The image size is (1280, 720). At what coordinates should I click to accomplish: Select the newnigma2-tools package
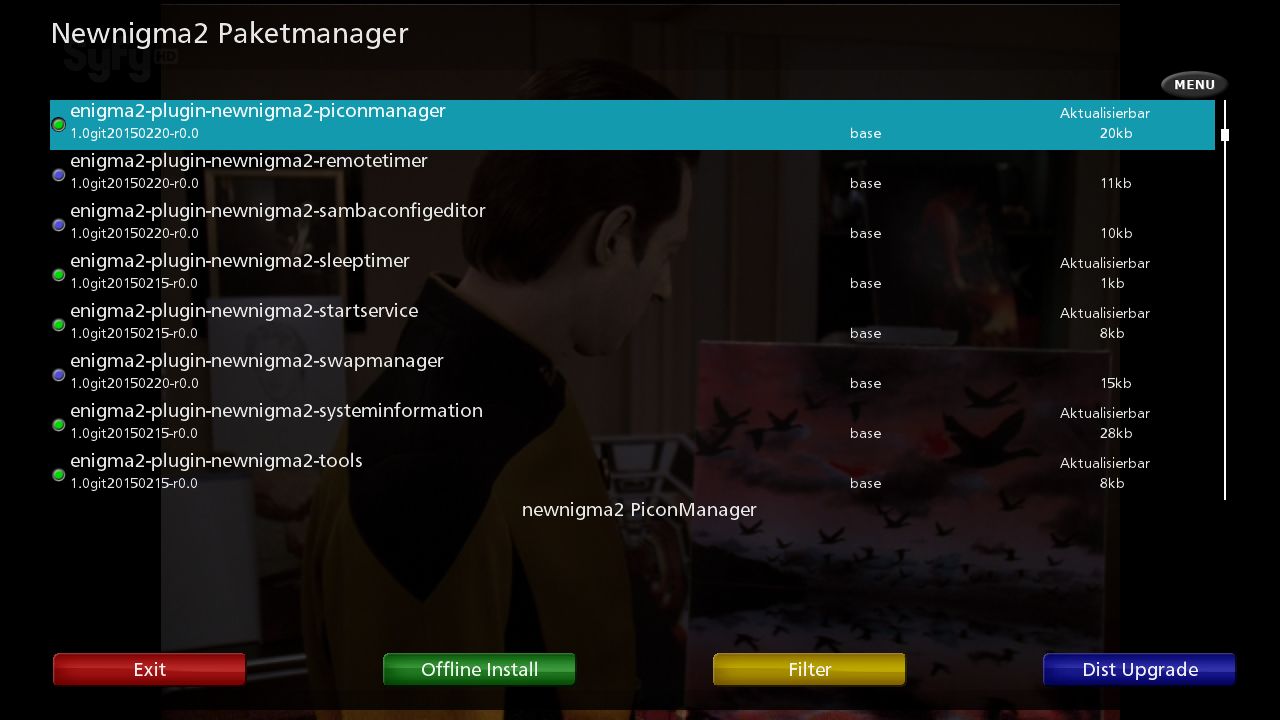click(x=632, y=474)
